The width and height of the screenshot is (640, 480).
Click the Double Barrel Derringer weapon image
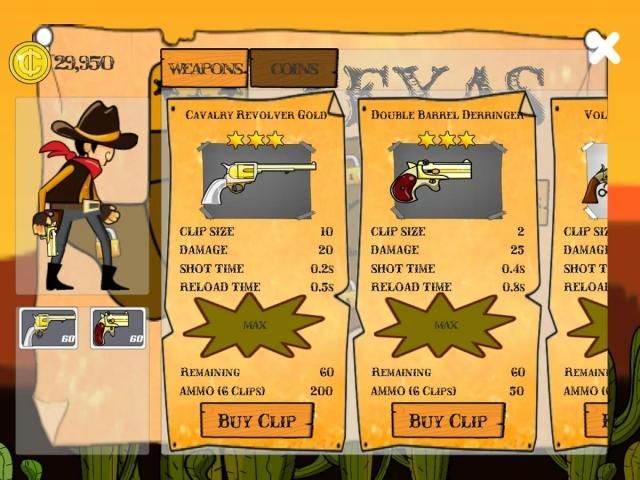tap(446, 181)
